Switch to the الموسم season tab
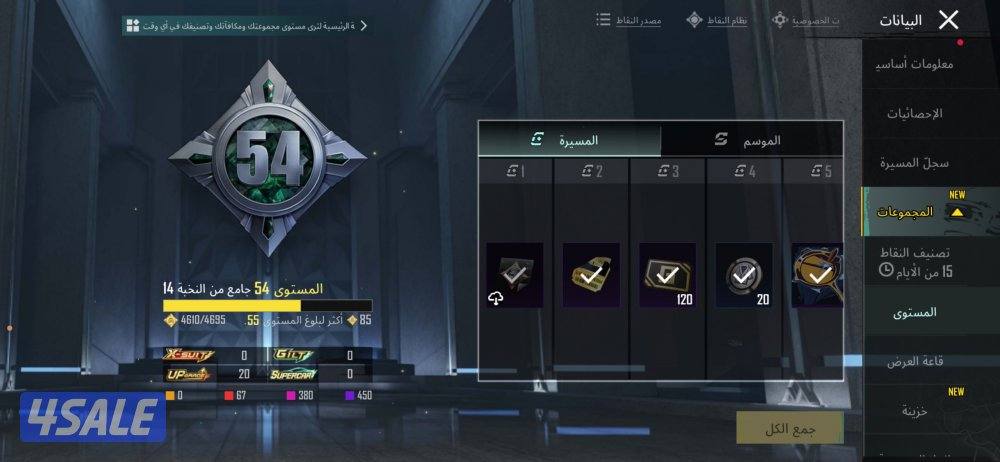 pos(752,140)
